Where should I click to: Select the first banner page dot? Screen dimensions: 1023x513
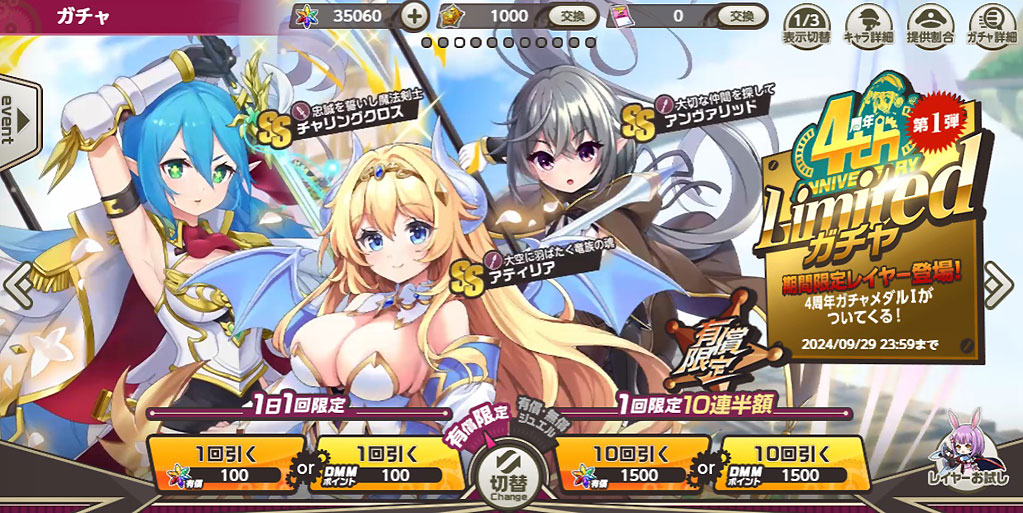[x=427, y=42]
